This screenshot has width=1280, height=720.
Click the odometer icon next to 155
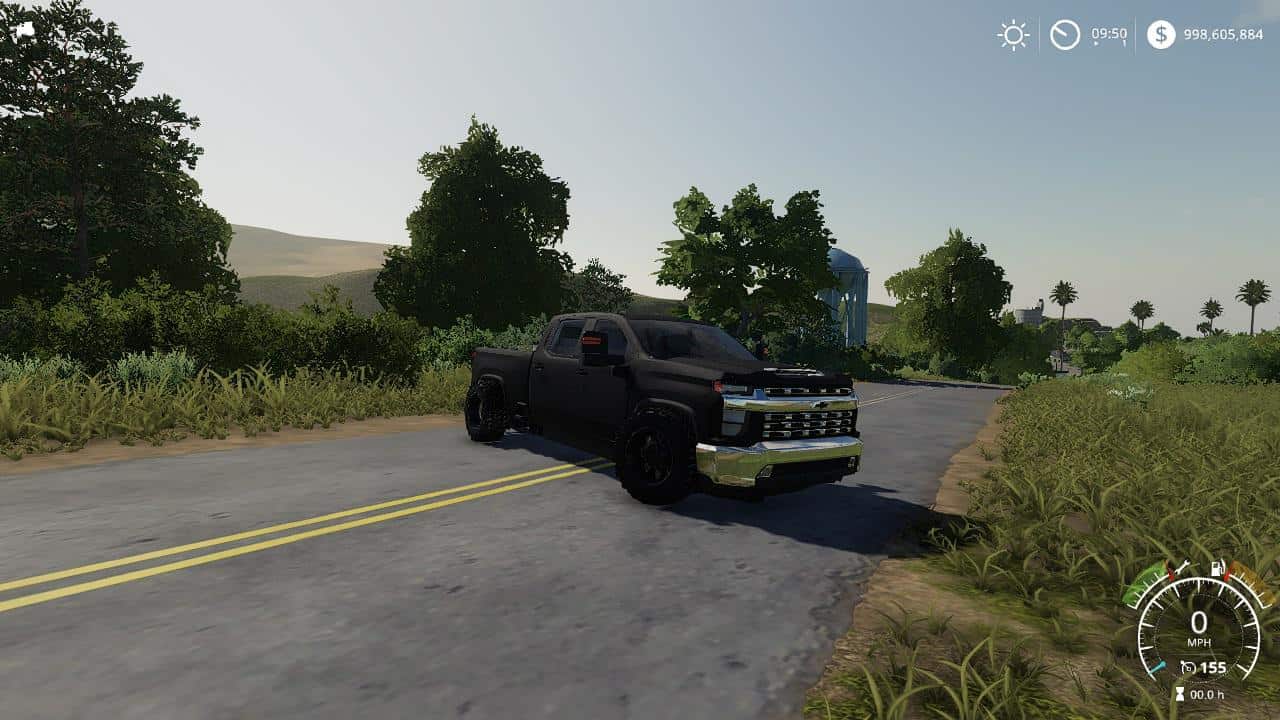coord(1189,667)
